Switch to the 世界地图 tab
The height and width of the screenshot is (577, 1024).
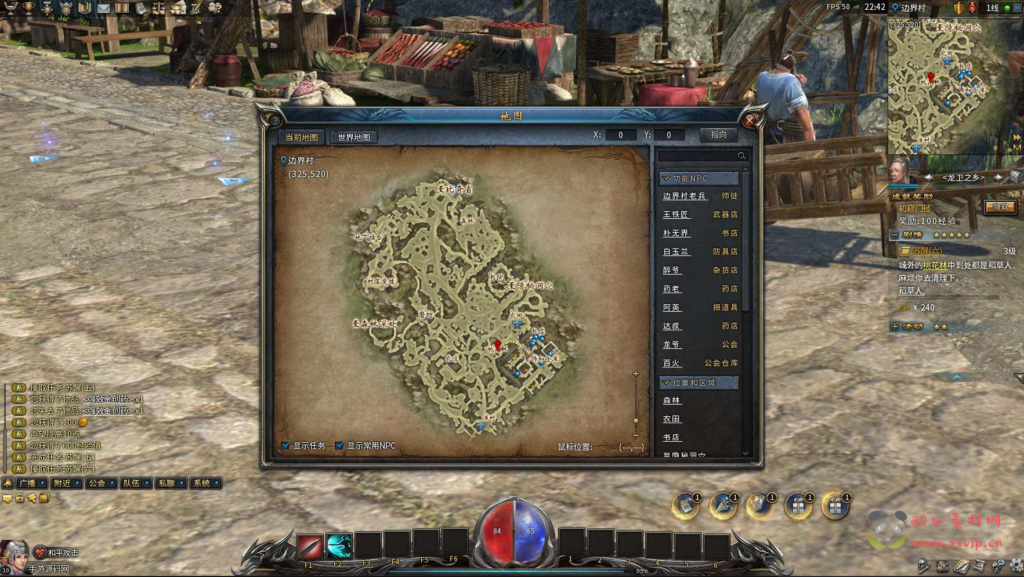[353, 137]
